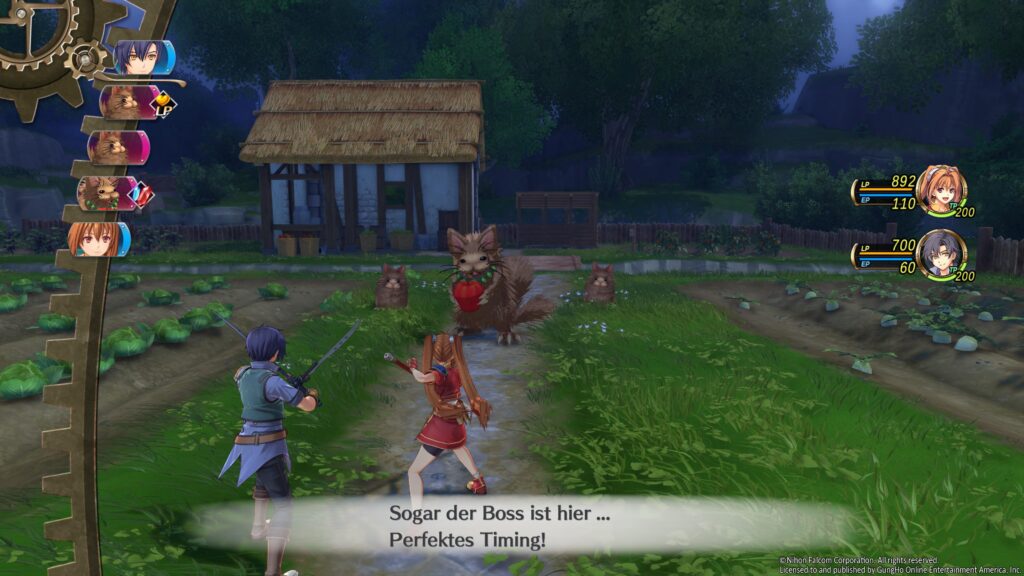The height and width of the screenshot is (576, 1024).
Task: Select Joshua's party portrait with 700 LP
Action: coord(941,254)
